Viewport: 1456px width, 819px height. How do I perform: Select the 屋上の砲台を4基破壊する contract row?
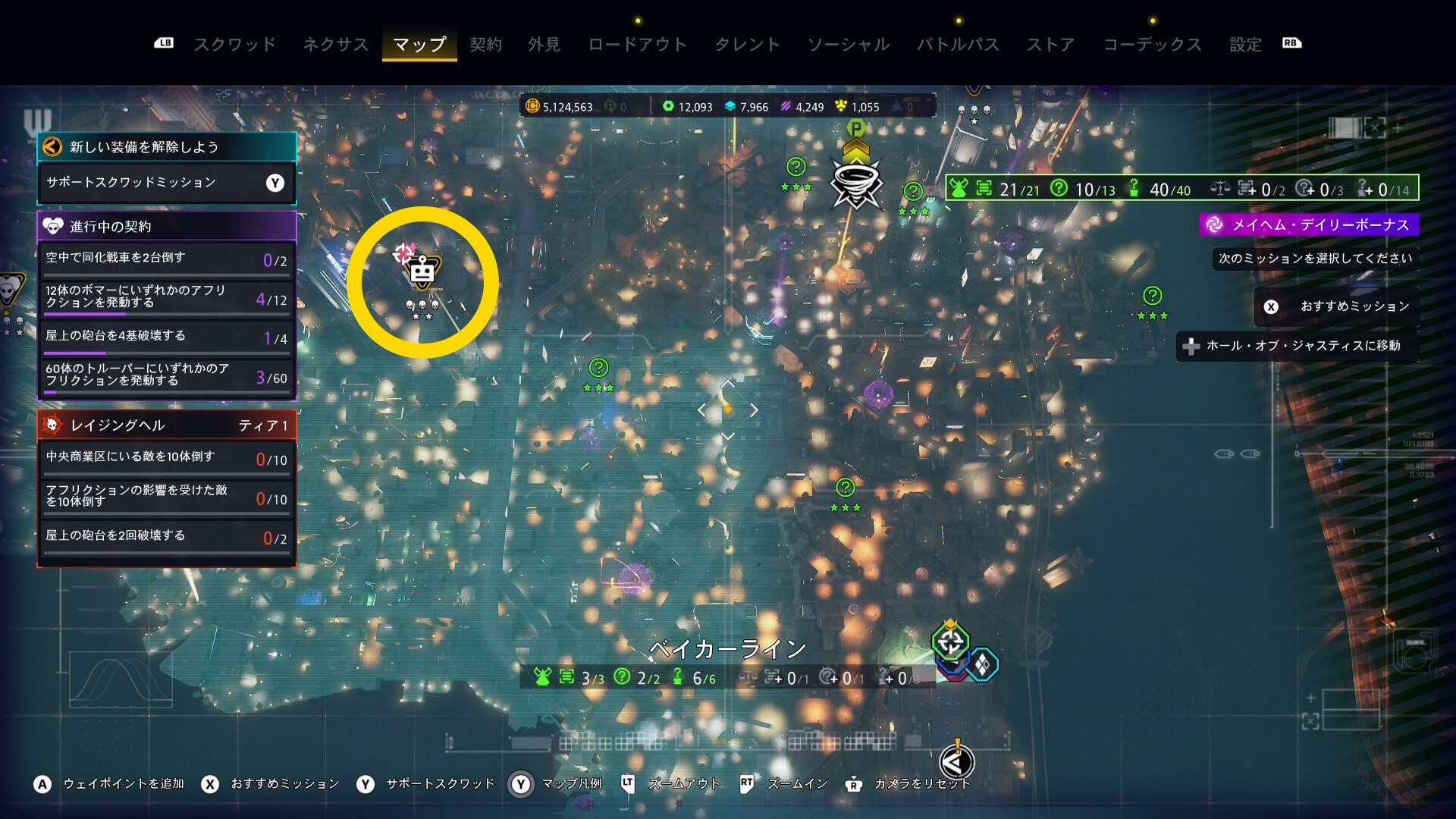[x=166, y=337]
